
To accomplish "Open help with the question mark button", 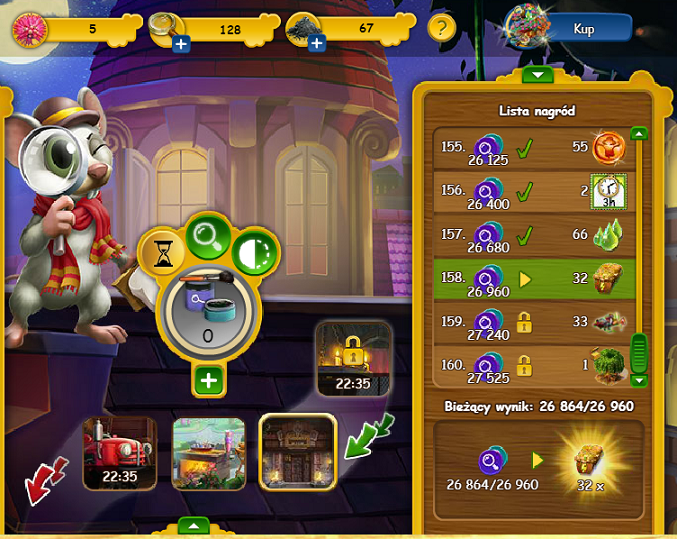I will point(443,29).
